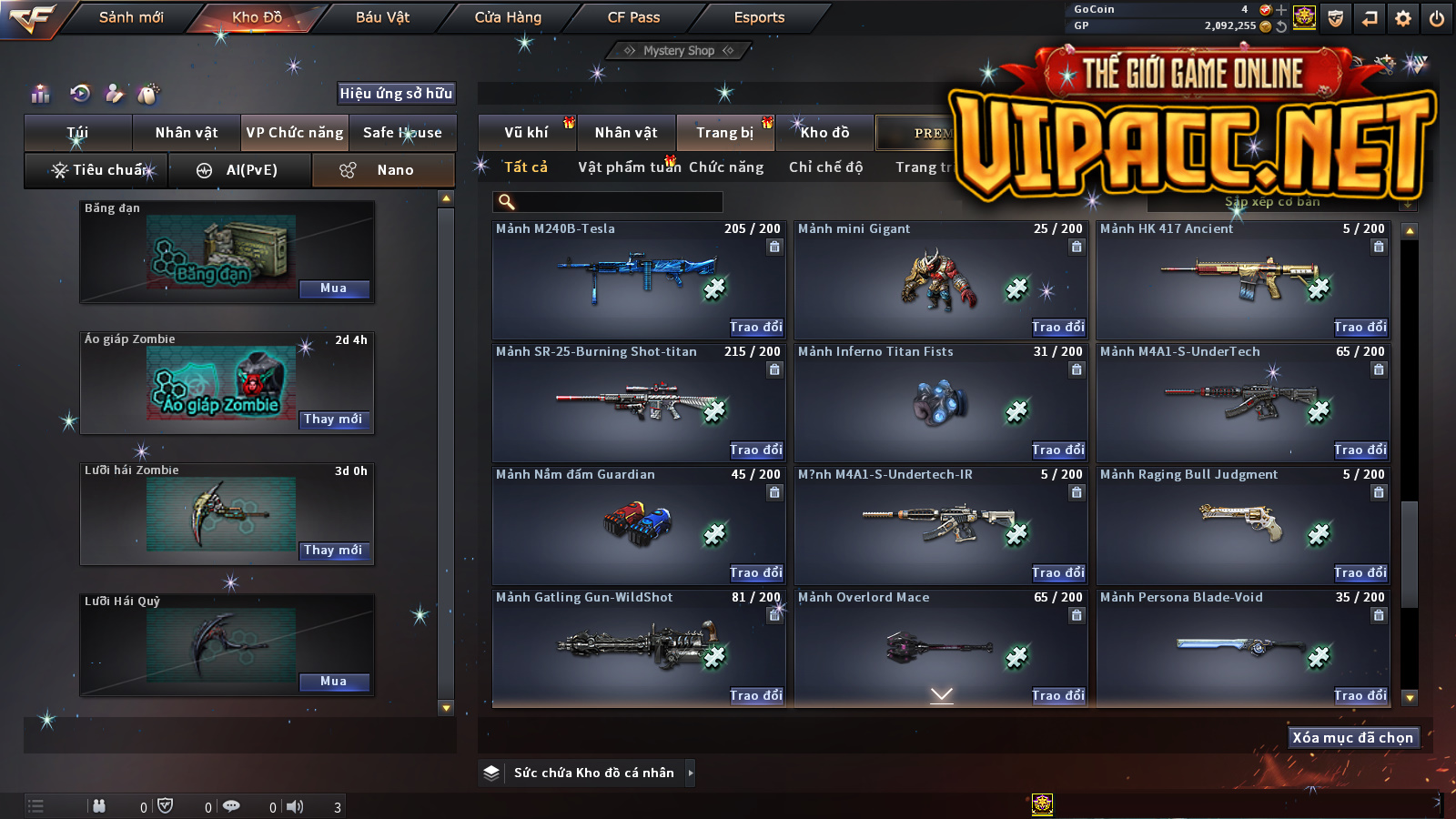
Task: Choose the AI(PvE) category
Action: pyautogui.click(x=240, y=170)
